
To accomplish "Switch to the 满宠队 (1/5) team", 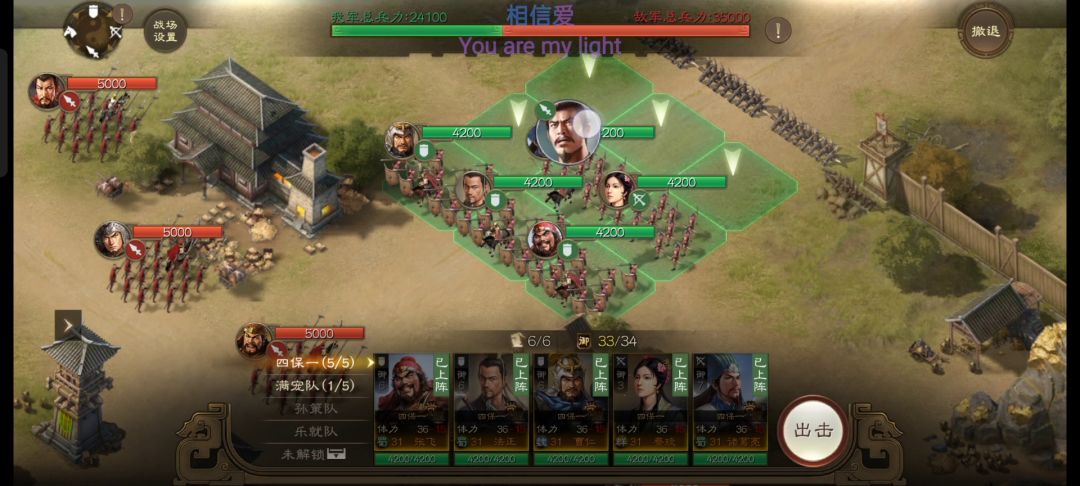I will [x=315, y=386].
